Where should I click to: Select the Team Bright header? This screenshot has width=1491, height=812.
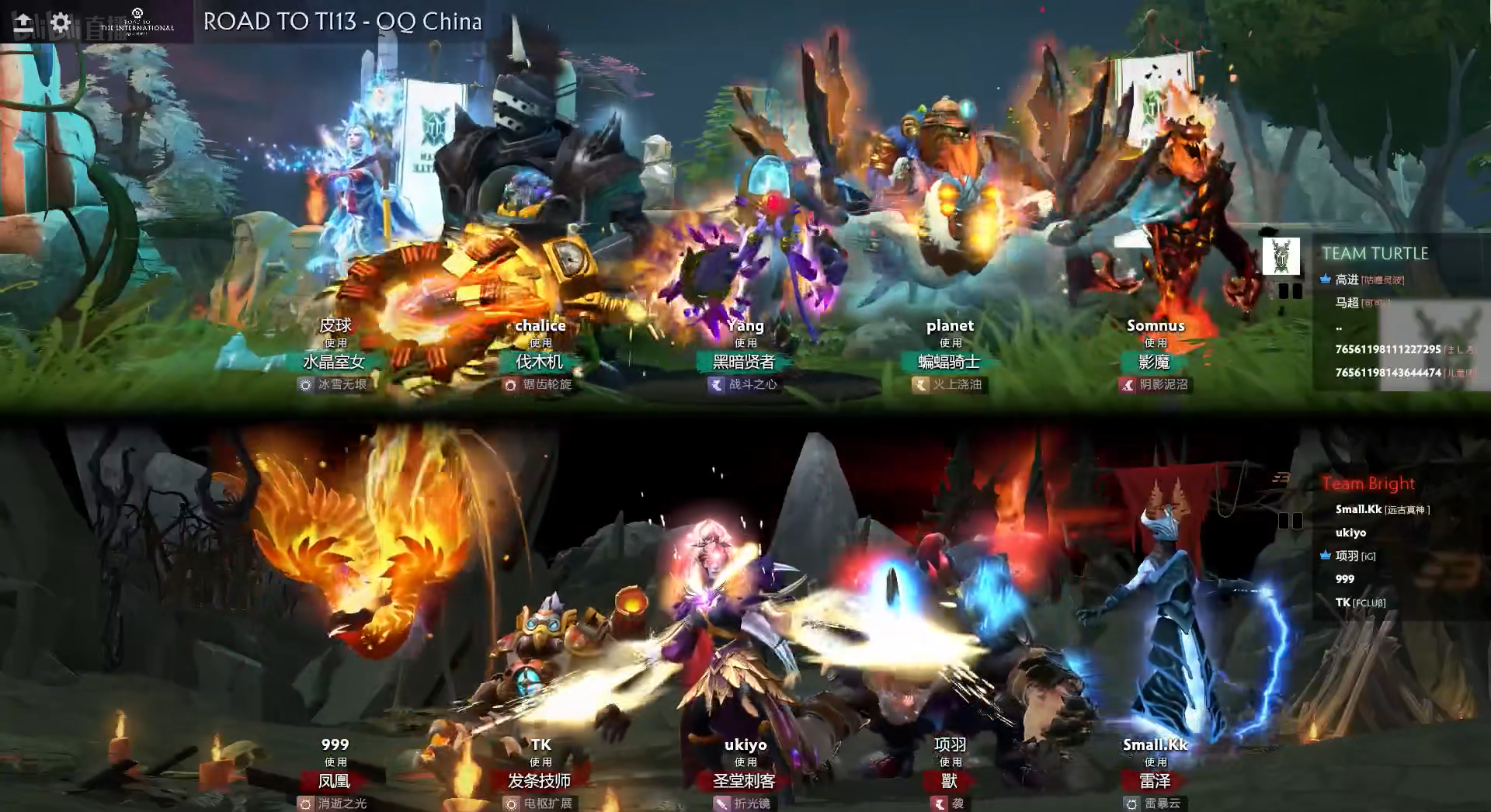tap(1368, 484)
